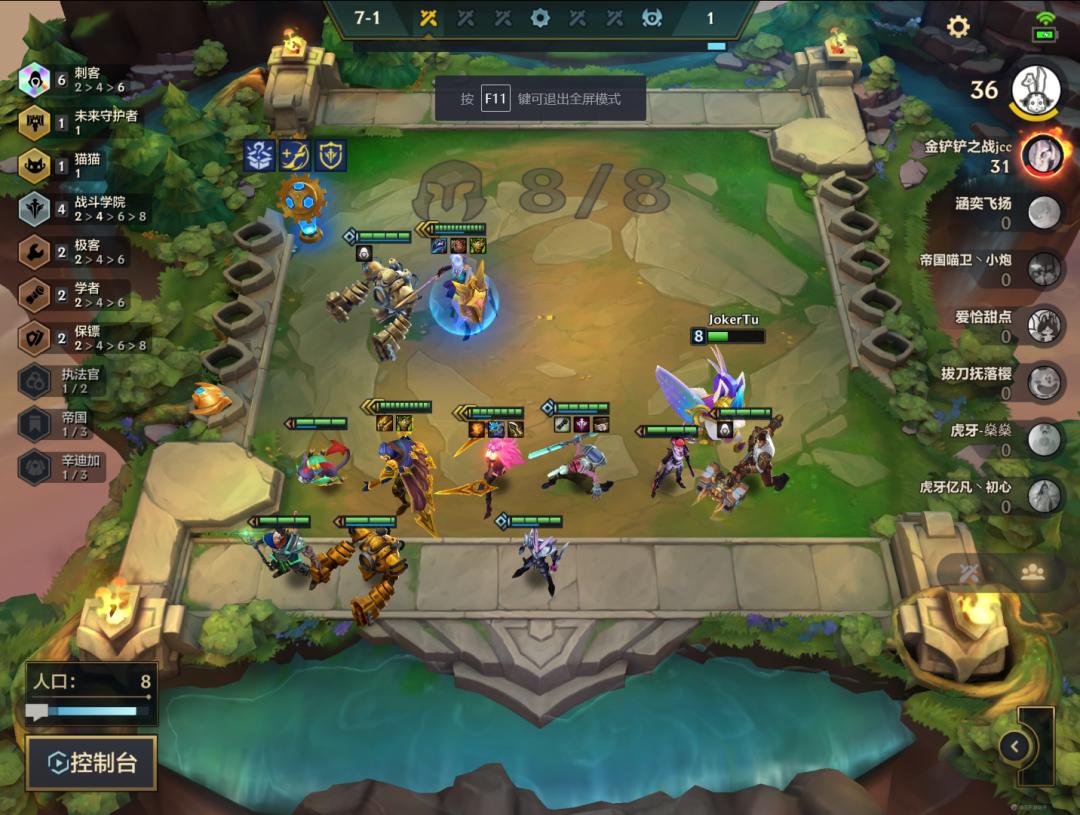Image resolution: width=1080 pixels, height=815 pixels.
Task: Switch to 涵奕飞扬's board
Action: pos(1044,212)
